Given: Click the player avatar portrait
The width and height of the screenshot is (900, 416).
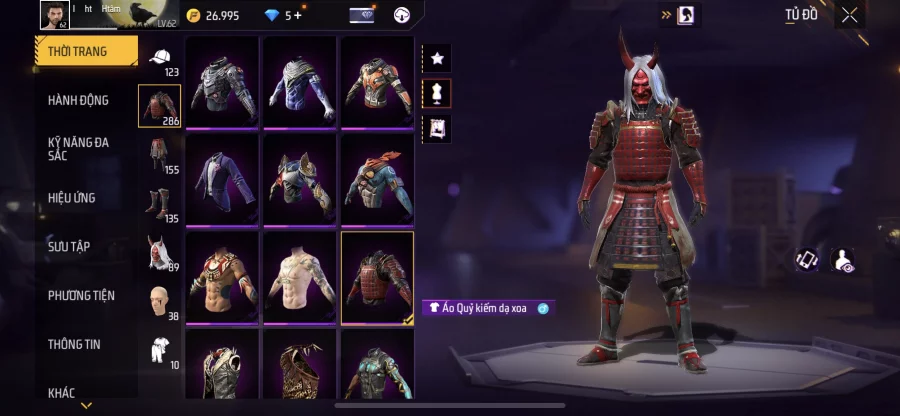Looking at the screenshot, I should (x=53, y=14).
